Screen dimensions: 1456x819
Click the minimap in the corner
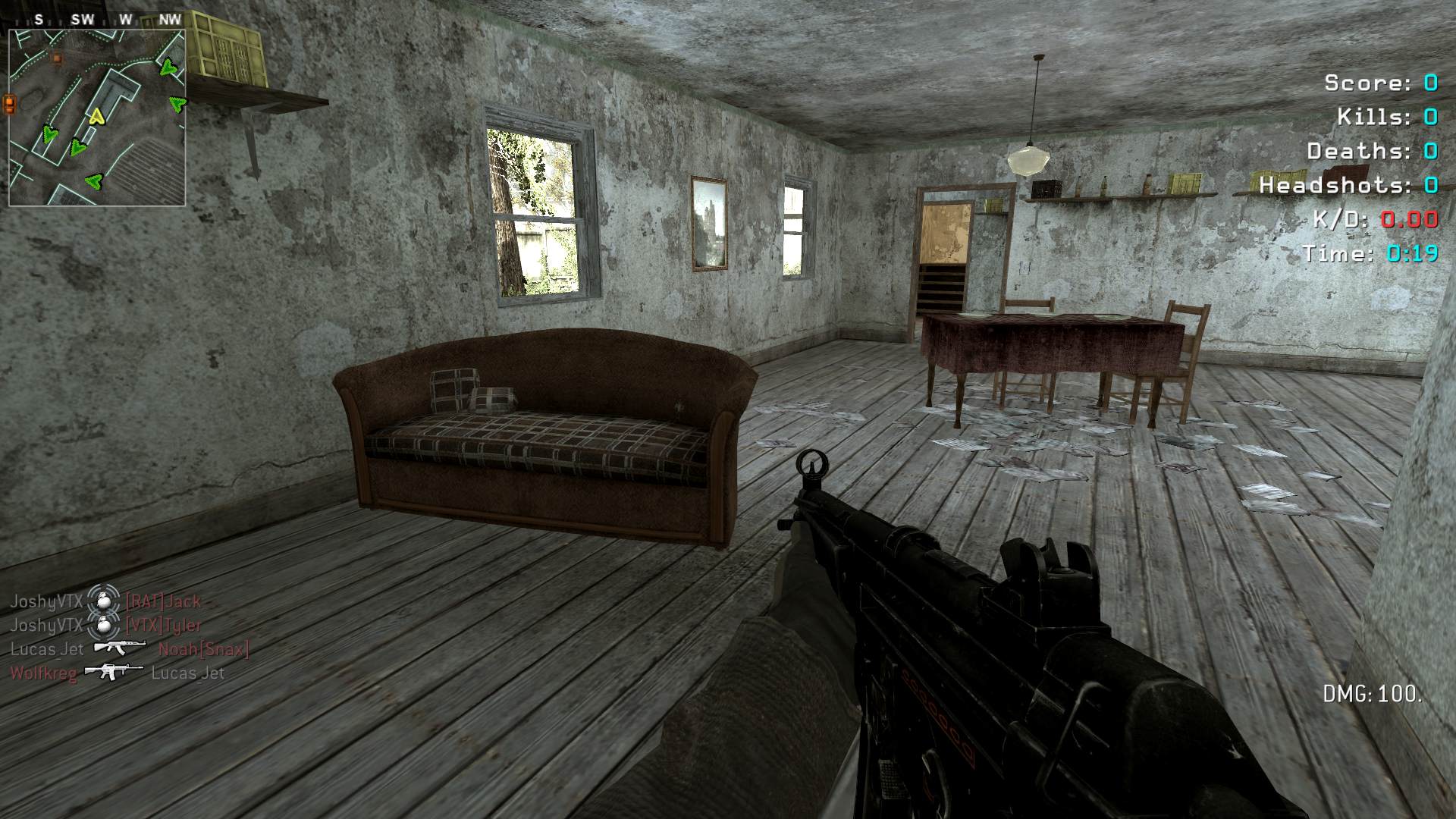(x=97, y=118)
